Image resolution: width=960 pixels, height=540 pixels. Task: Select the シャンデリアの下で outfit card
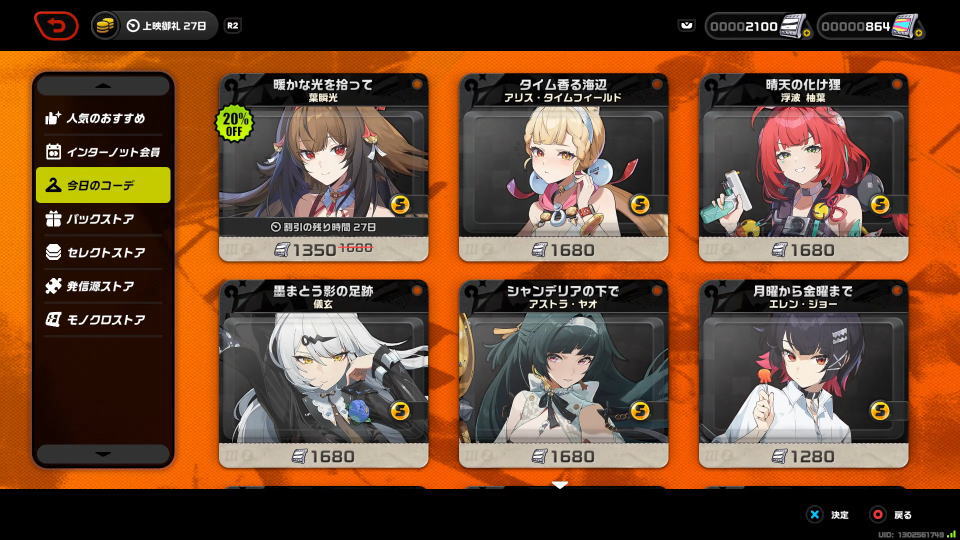tap(564, 374)
